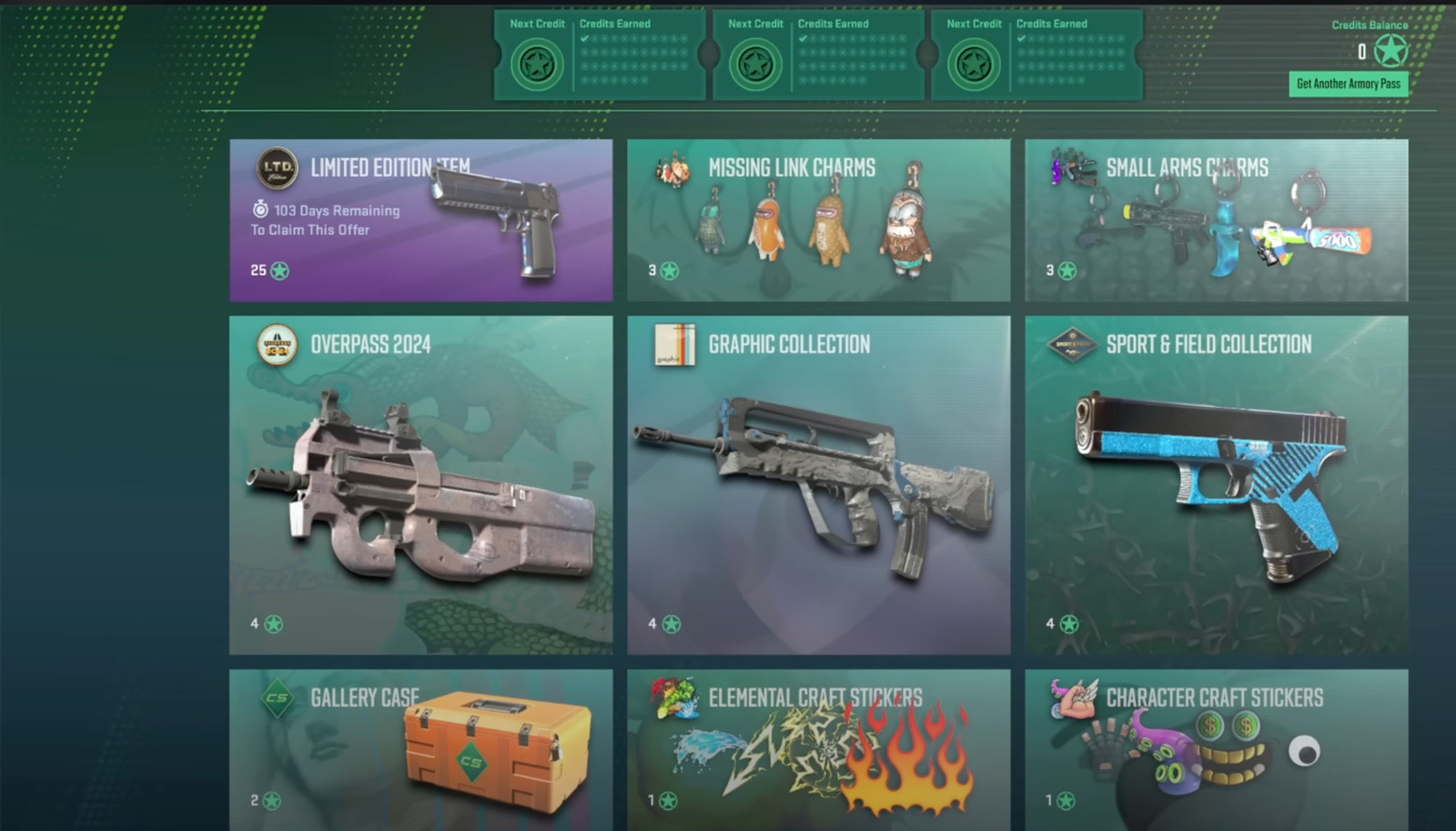Select the Sport & Field Collection

click(1216, 484)
